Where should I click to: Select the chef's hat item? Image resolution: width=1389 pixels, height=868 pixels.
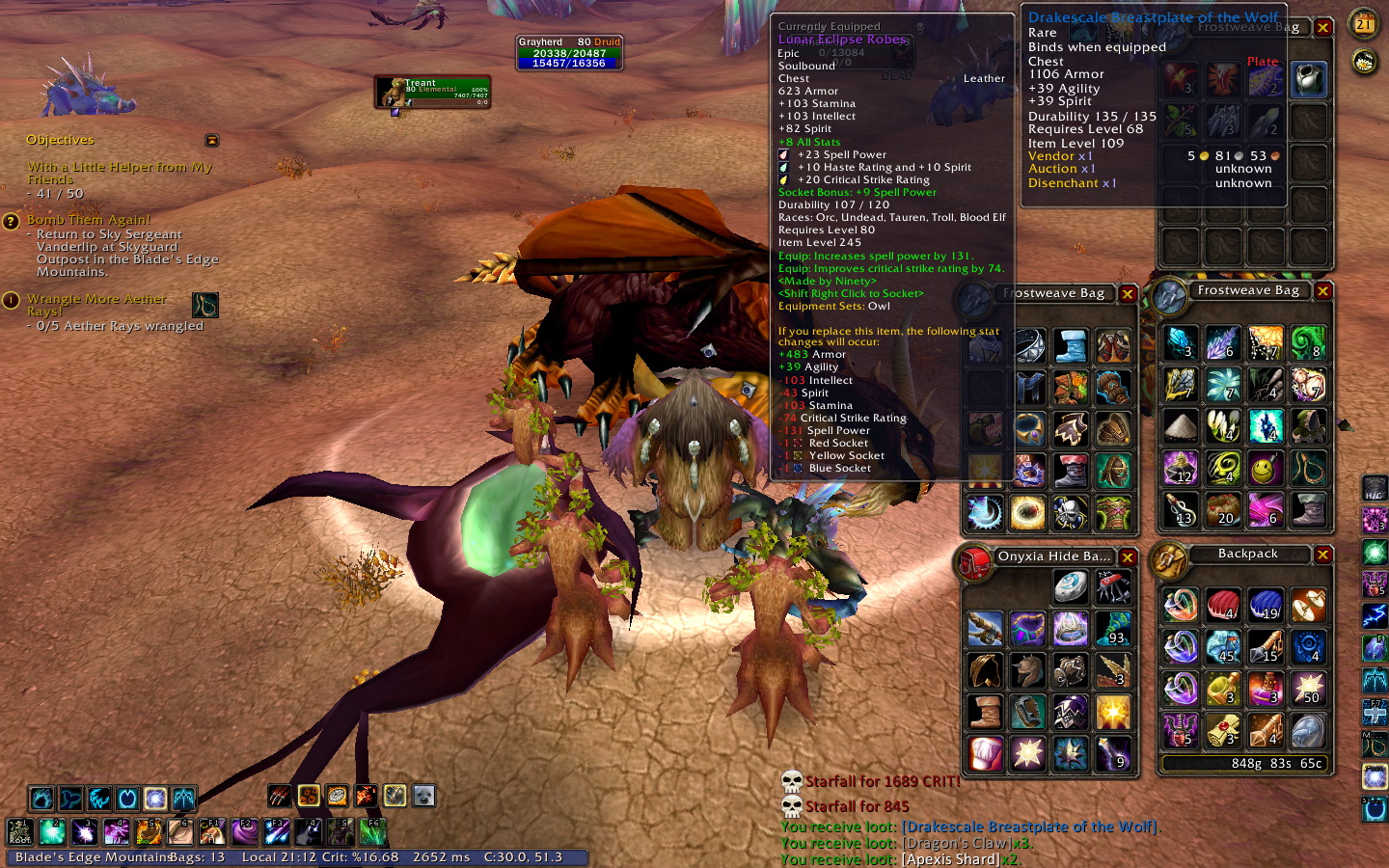pos(985,753)
